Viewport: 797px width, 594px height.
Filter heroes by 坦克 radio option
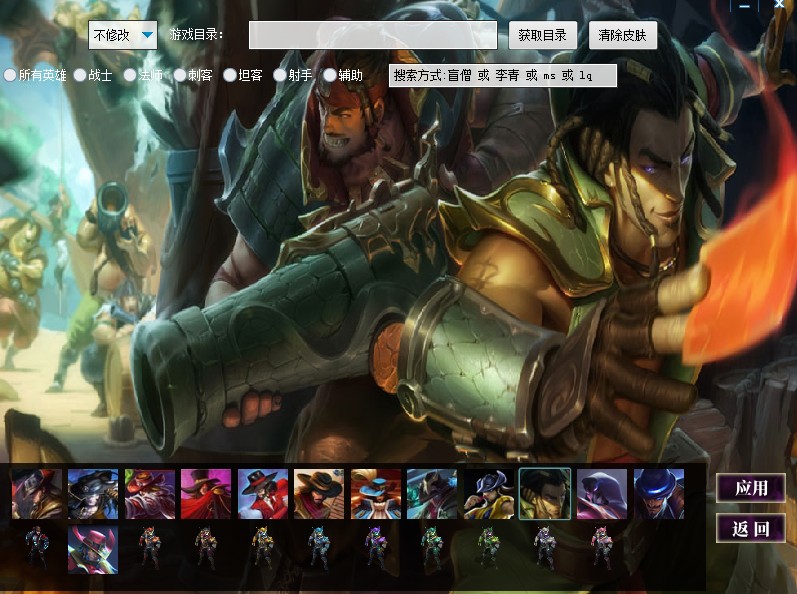(230, 75)
